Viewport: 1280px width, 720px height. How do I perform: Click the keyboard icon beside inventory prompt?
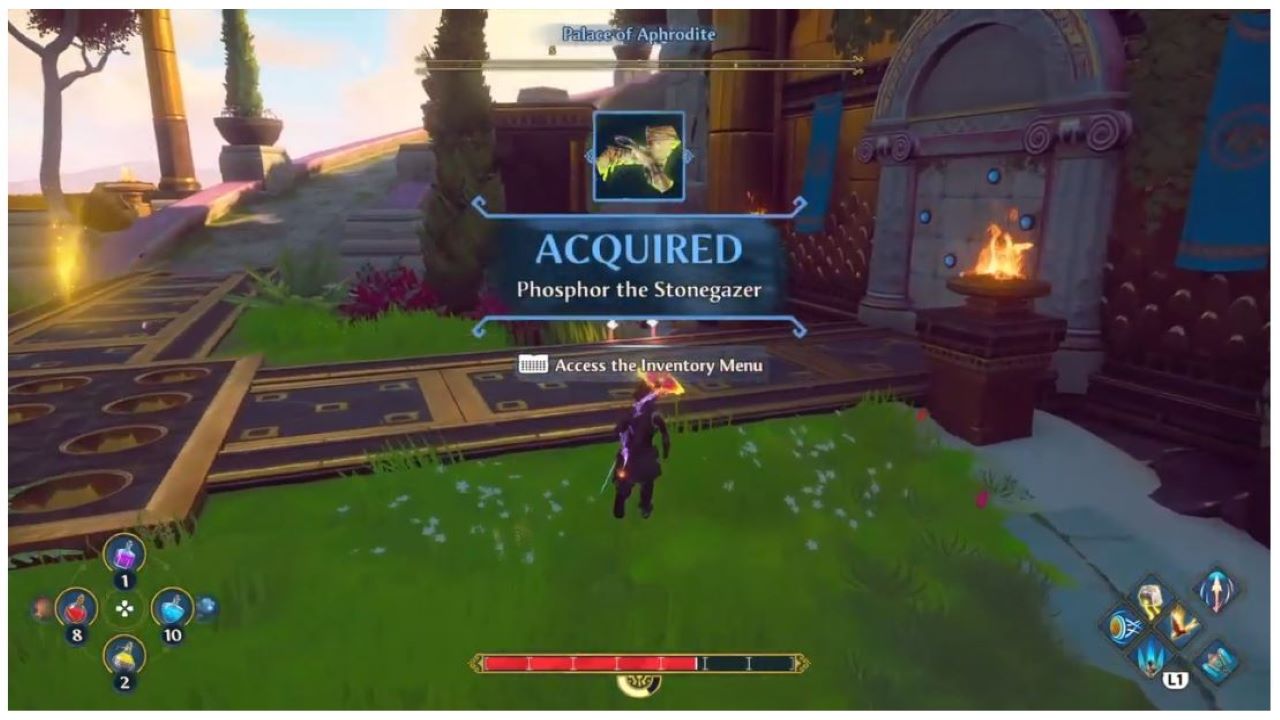point(533,366)
